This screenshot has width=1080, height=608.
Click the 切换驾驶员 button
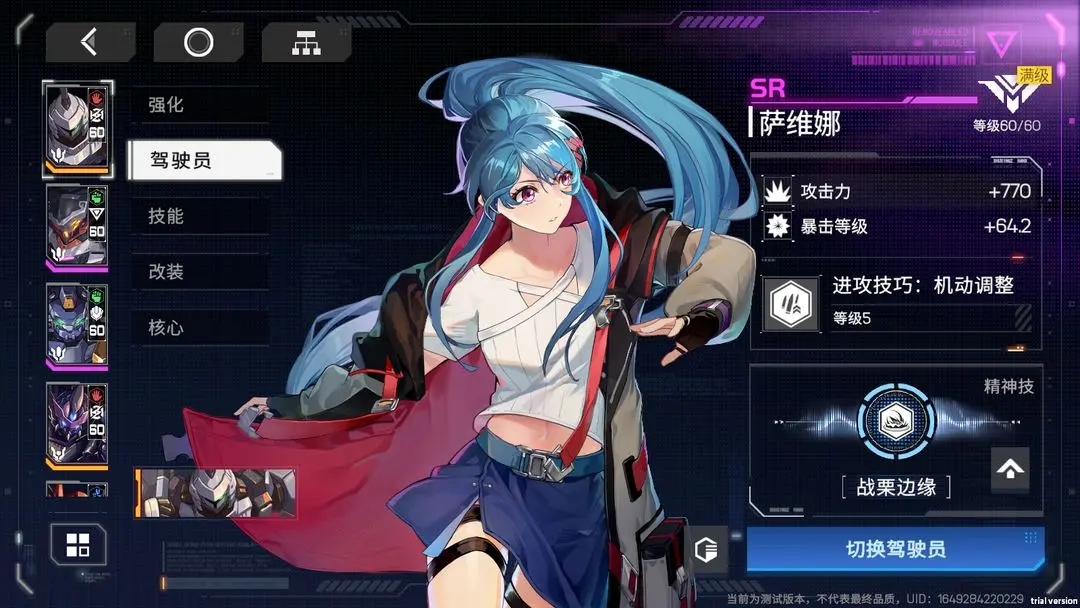[895, 549]
